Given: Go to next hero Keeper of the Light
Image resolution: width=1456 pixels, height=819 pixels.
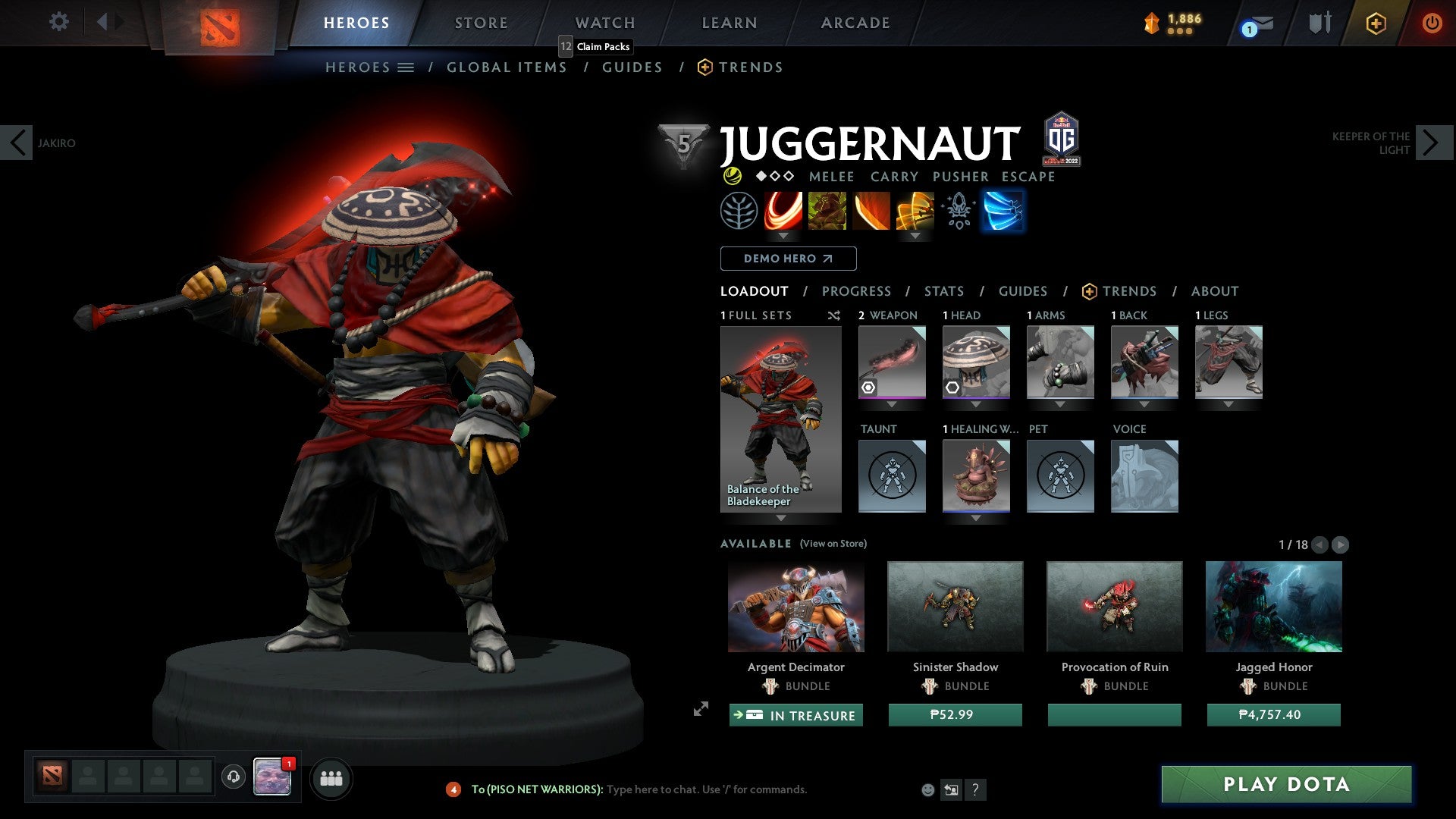Looking at the screenshot, I should 1431,143.
